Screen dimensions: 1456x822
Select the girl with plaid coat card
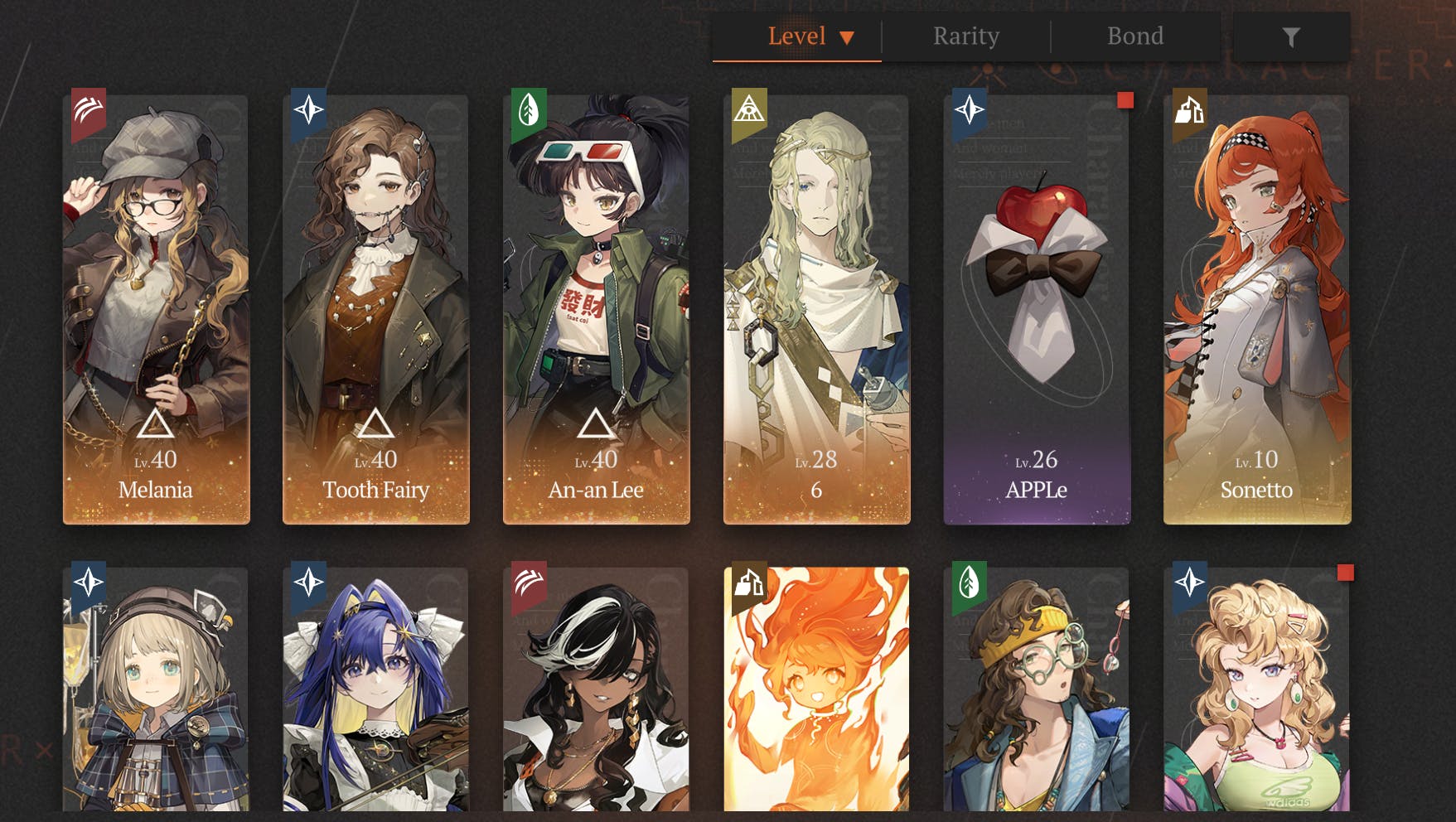156,689
